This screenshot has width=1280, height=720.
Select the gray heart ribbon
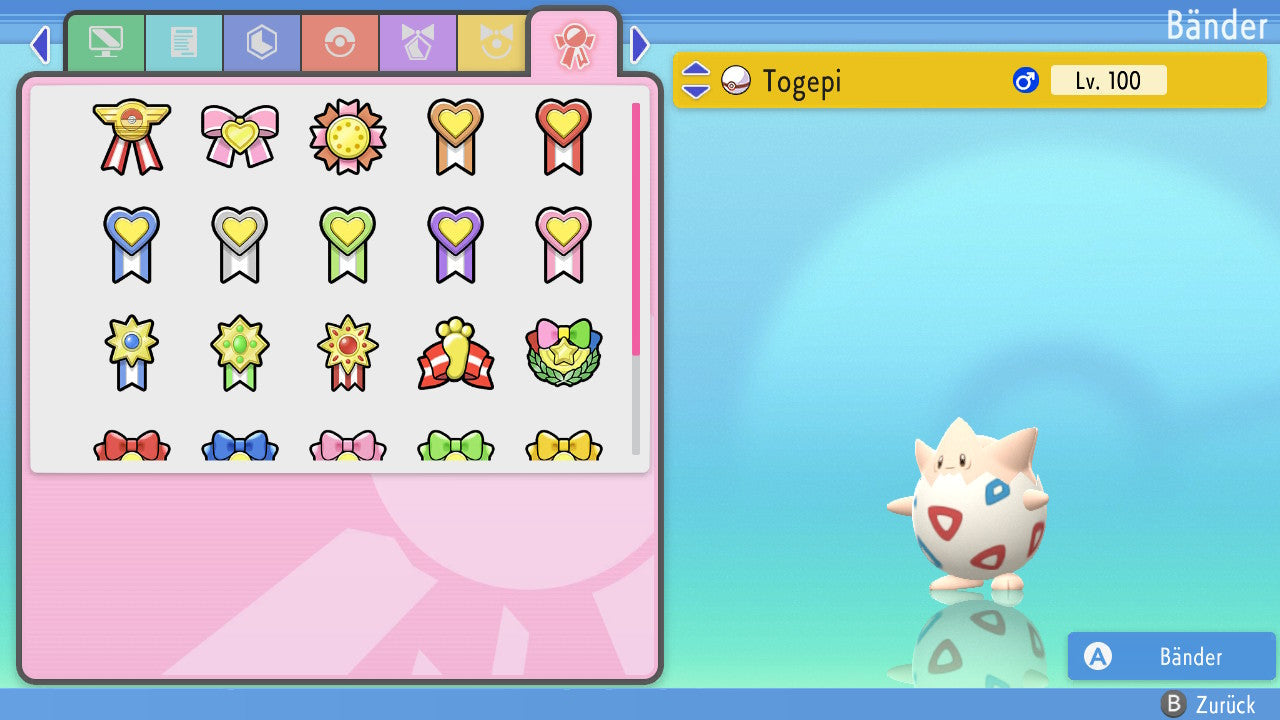[240, 244]
